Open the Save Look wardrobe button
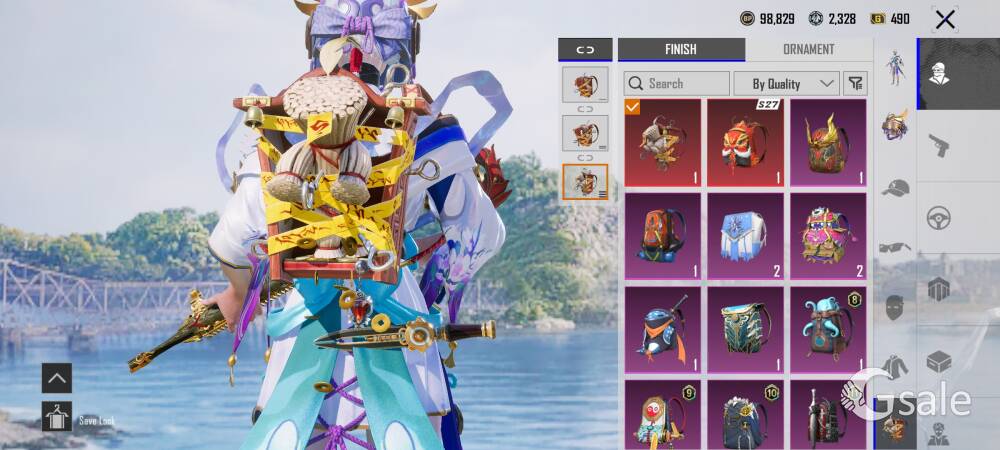 (x=57, y=416)
